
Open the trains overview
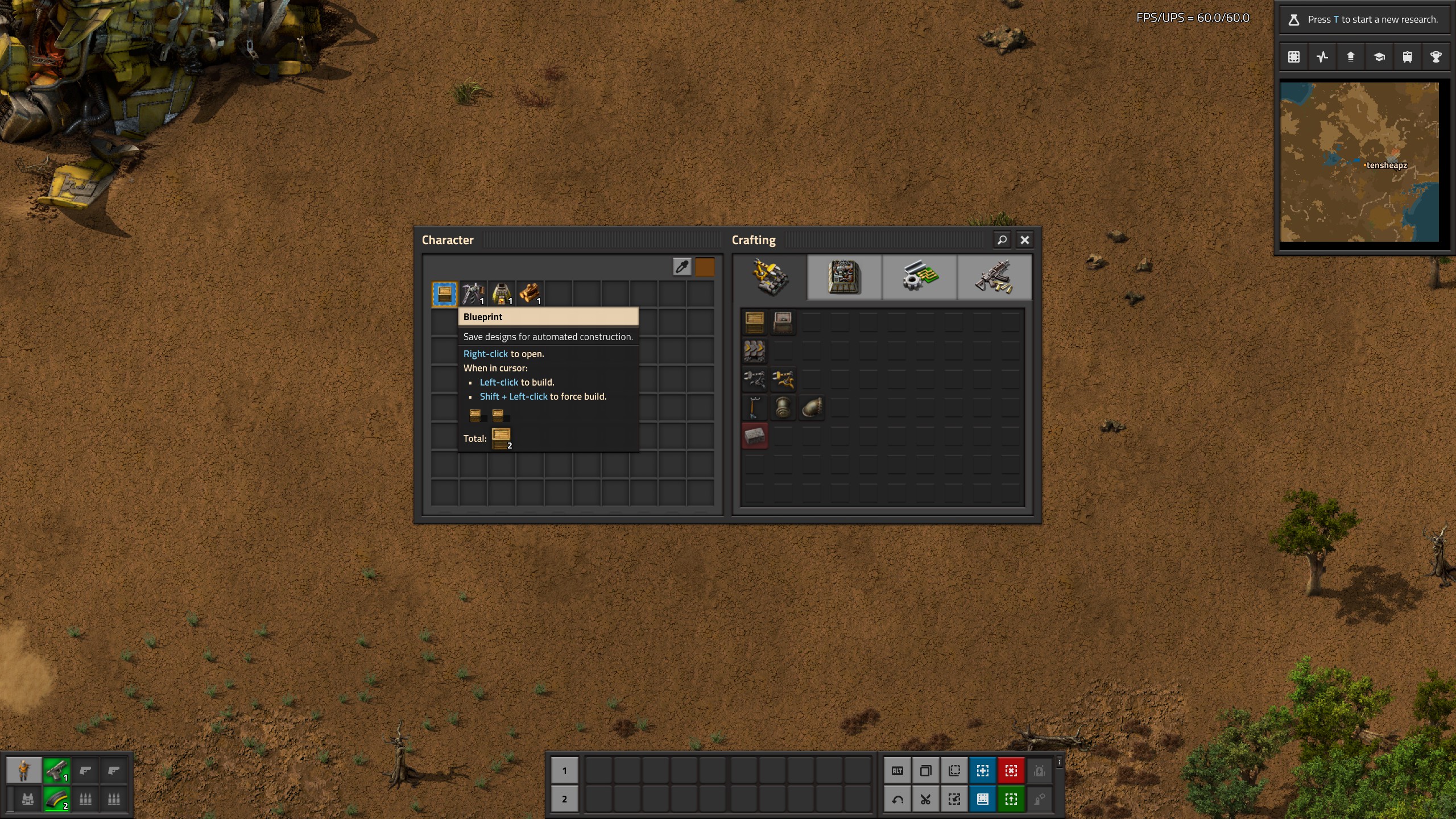(1407, 57)
